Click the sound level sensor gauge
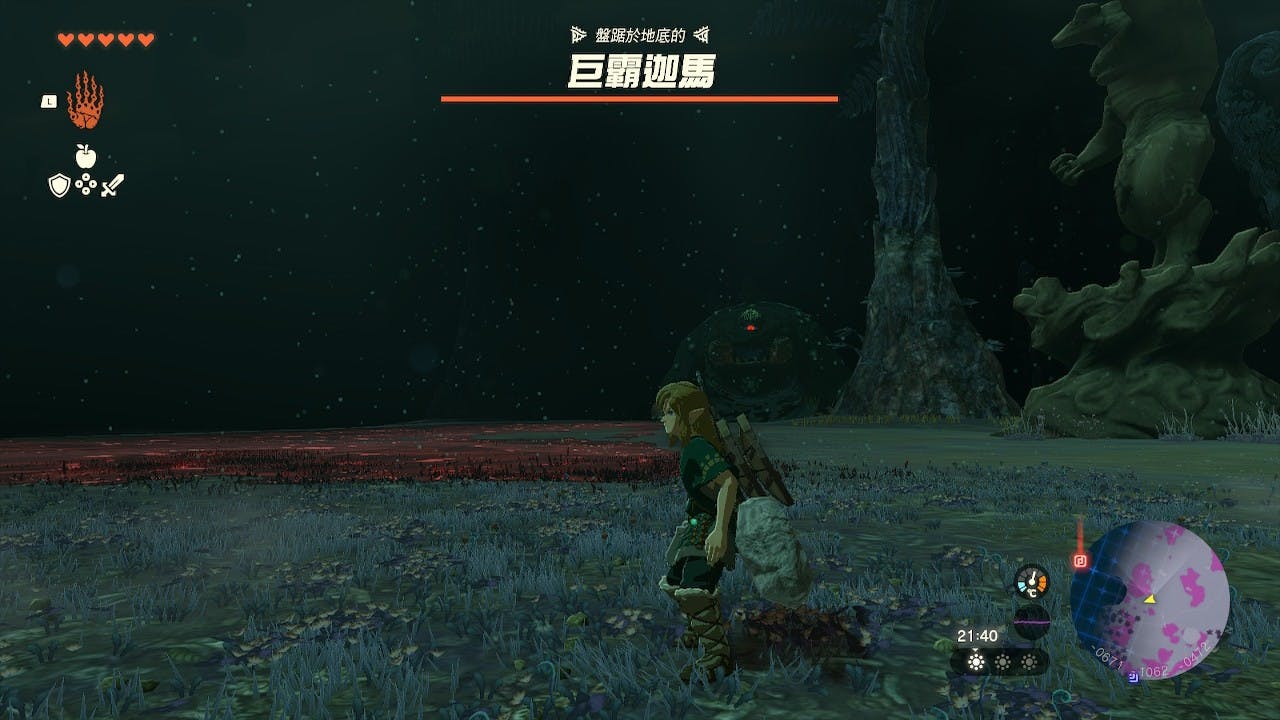The image size is (1280, 720). tap(1031, 620)
